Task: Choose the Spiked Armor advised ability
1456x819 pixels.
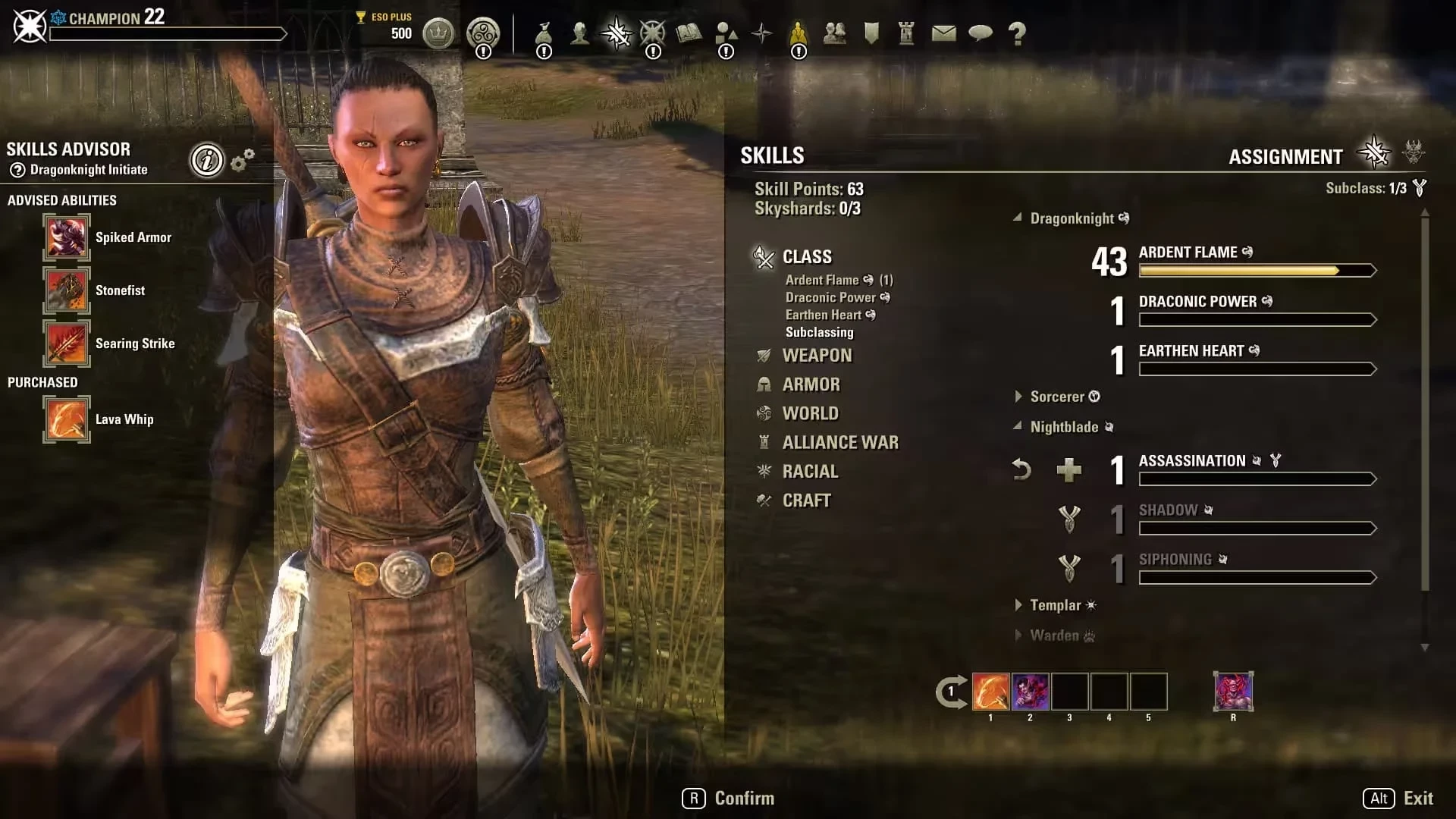Action: tap(67, 237)
